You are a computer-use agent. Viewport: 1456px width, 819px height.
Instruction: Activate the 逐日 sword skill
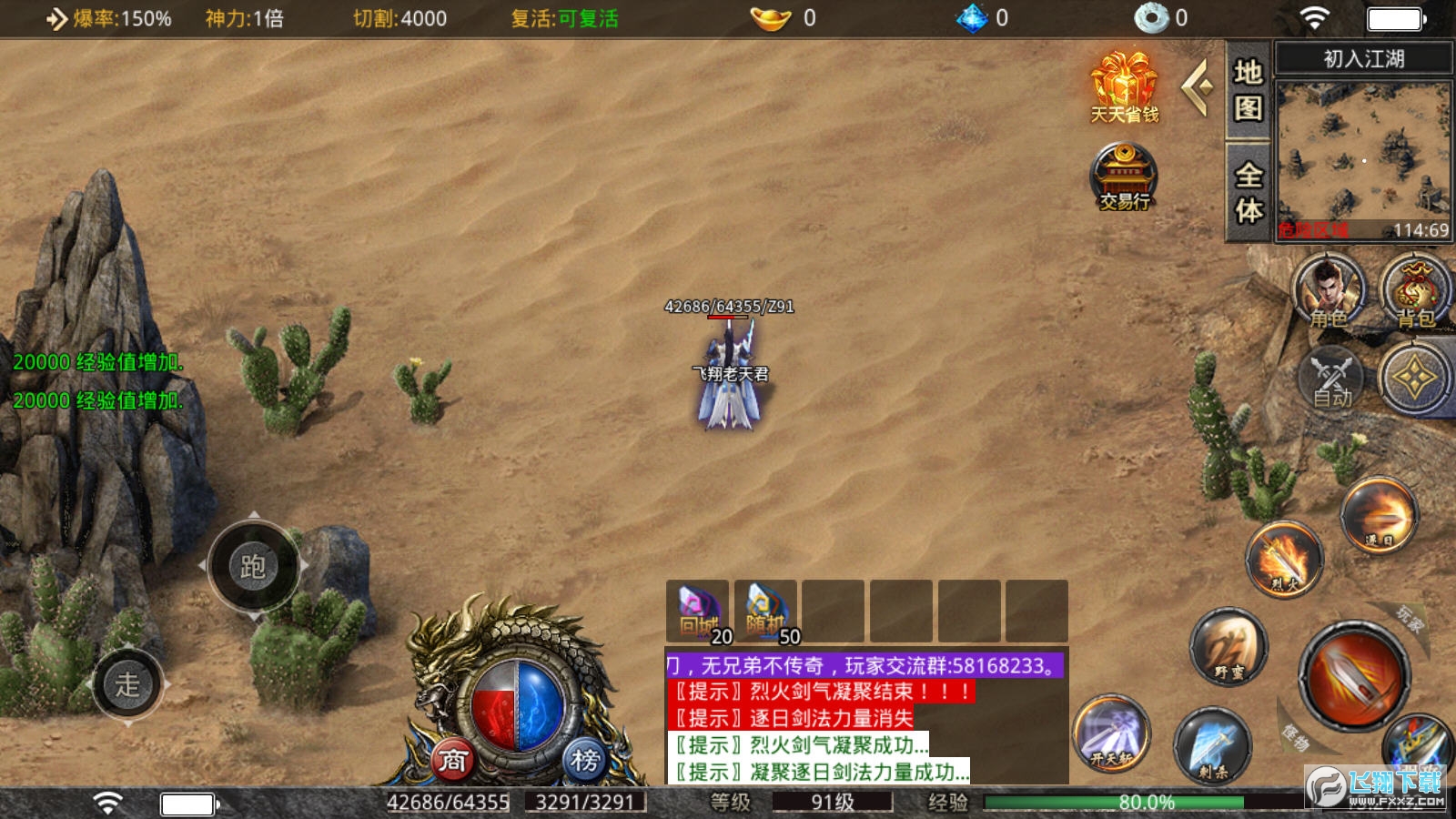1380,517
